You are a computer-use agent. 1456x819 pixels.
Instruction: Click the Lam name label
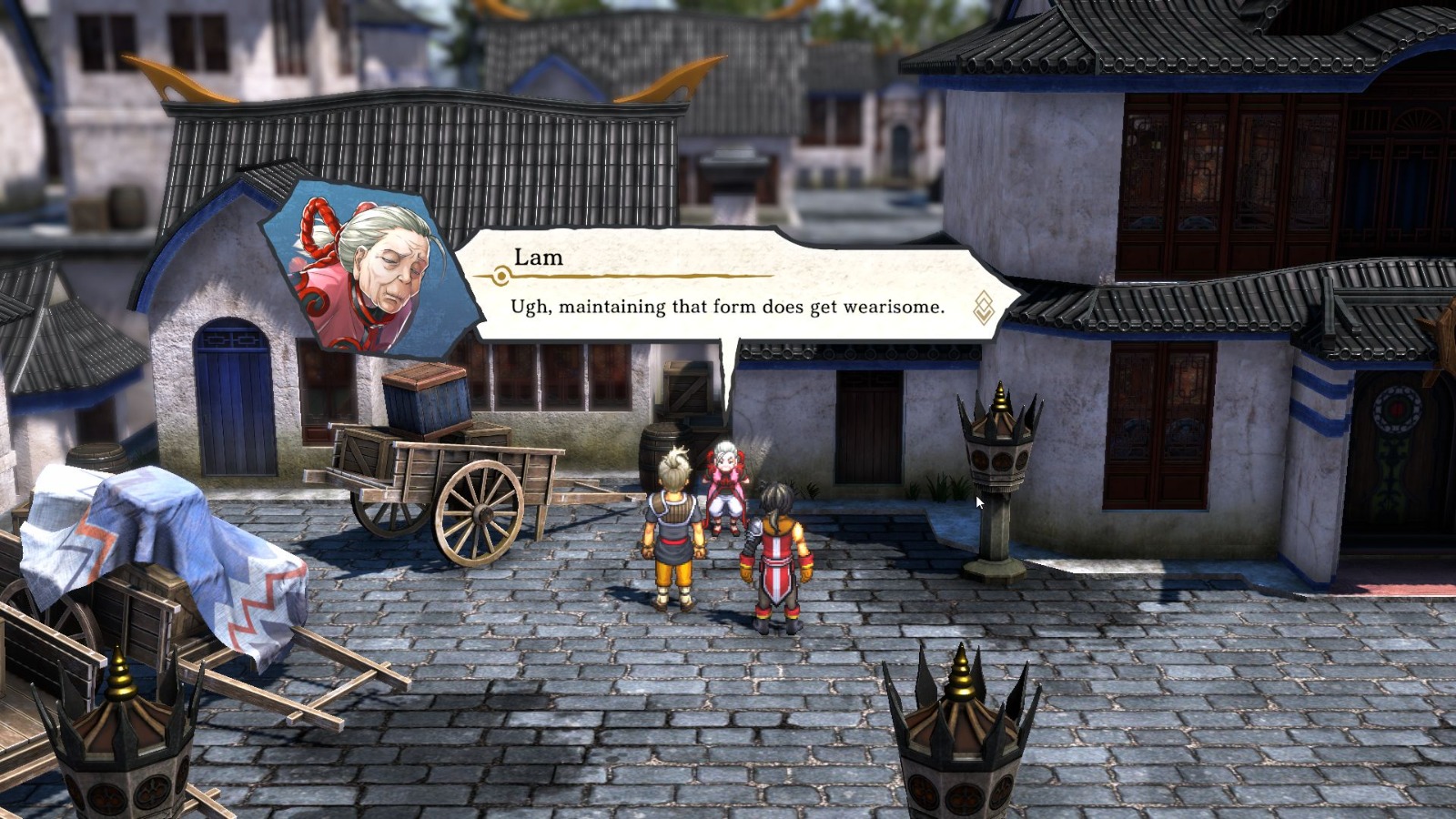point(539,259)
